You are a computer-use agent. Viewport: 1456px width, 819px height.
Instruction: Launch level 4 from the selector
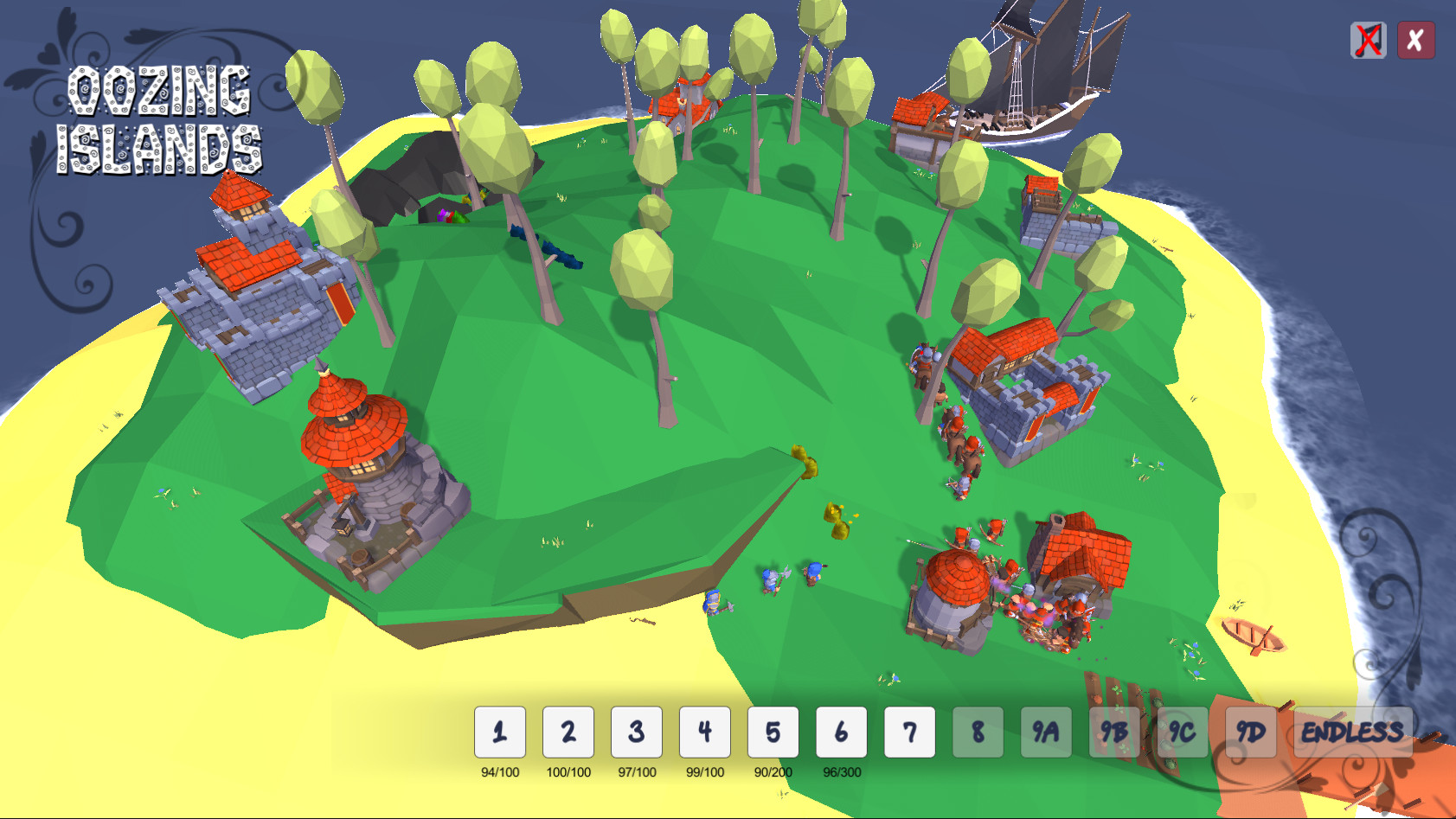[704, 731]
